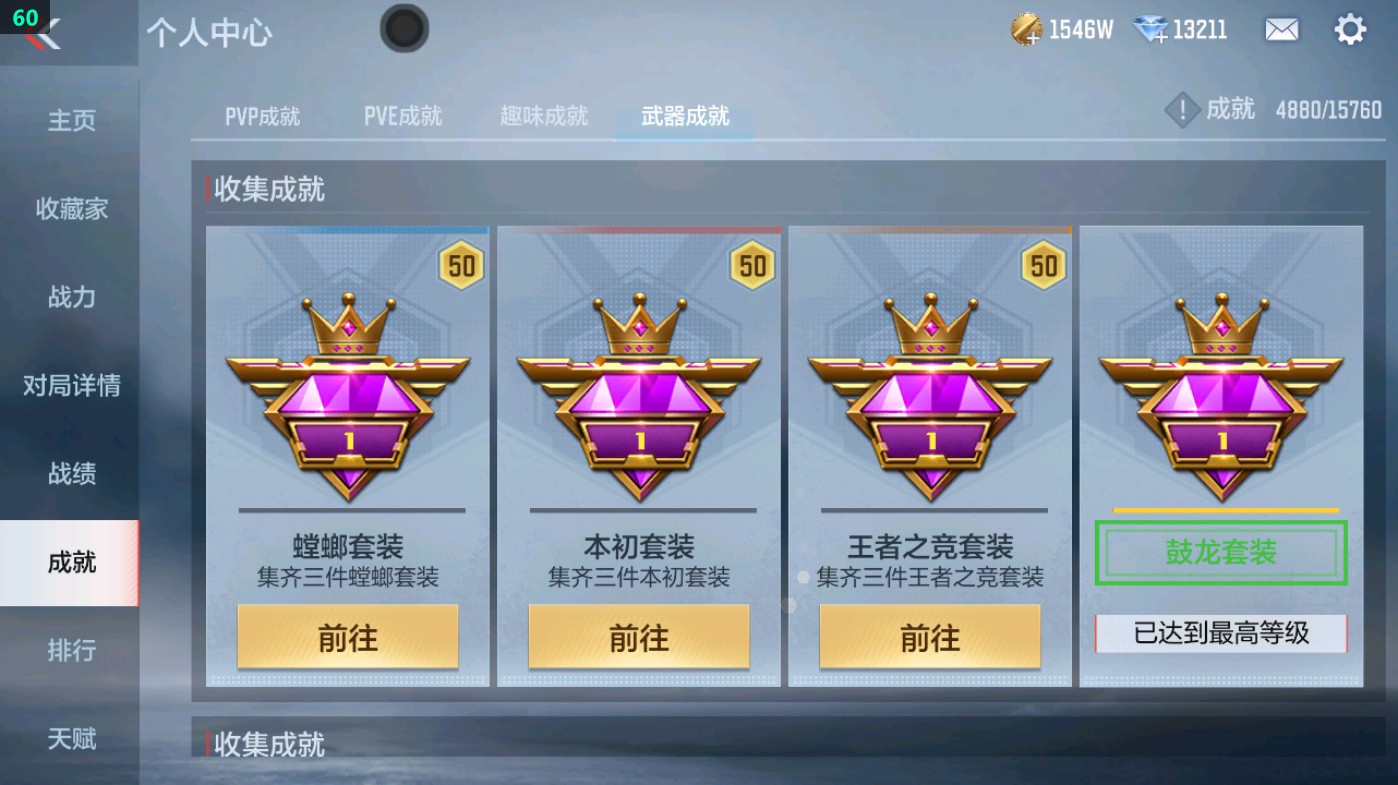1398x785 pixels.
Task: Open 排行 from the sidebar
Action: click(68, 651)
